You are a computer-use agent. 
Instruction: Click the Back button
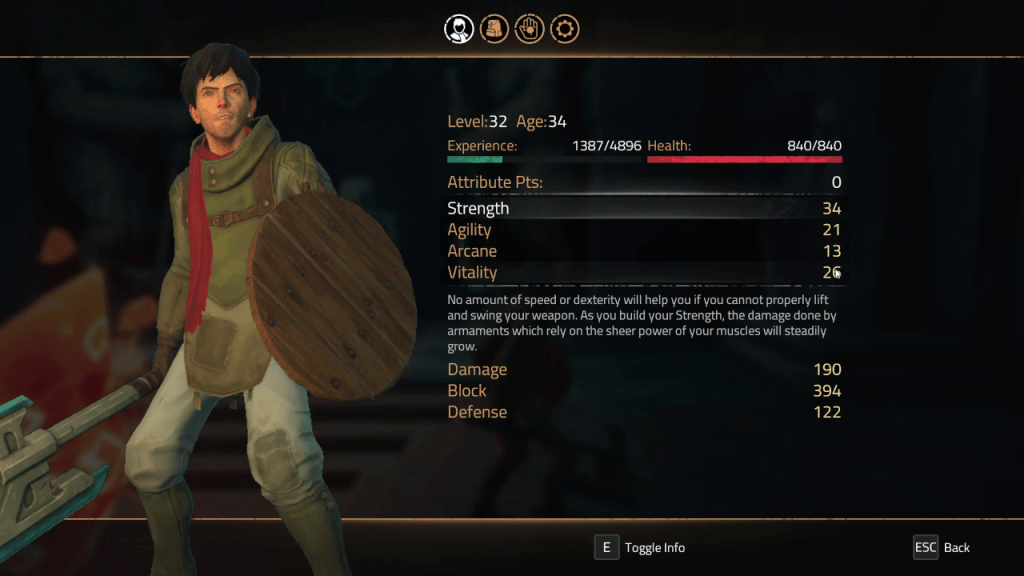tap(942, 547)
